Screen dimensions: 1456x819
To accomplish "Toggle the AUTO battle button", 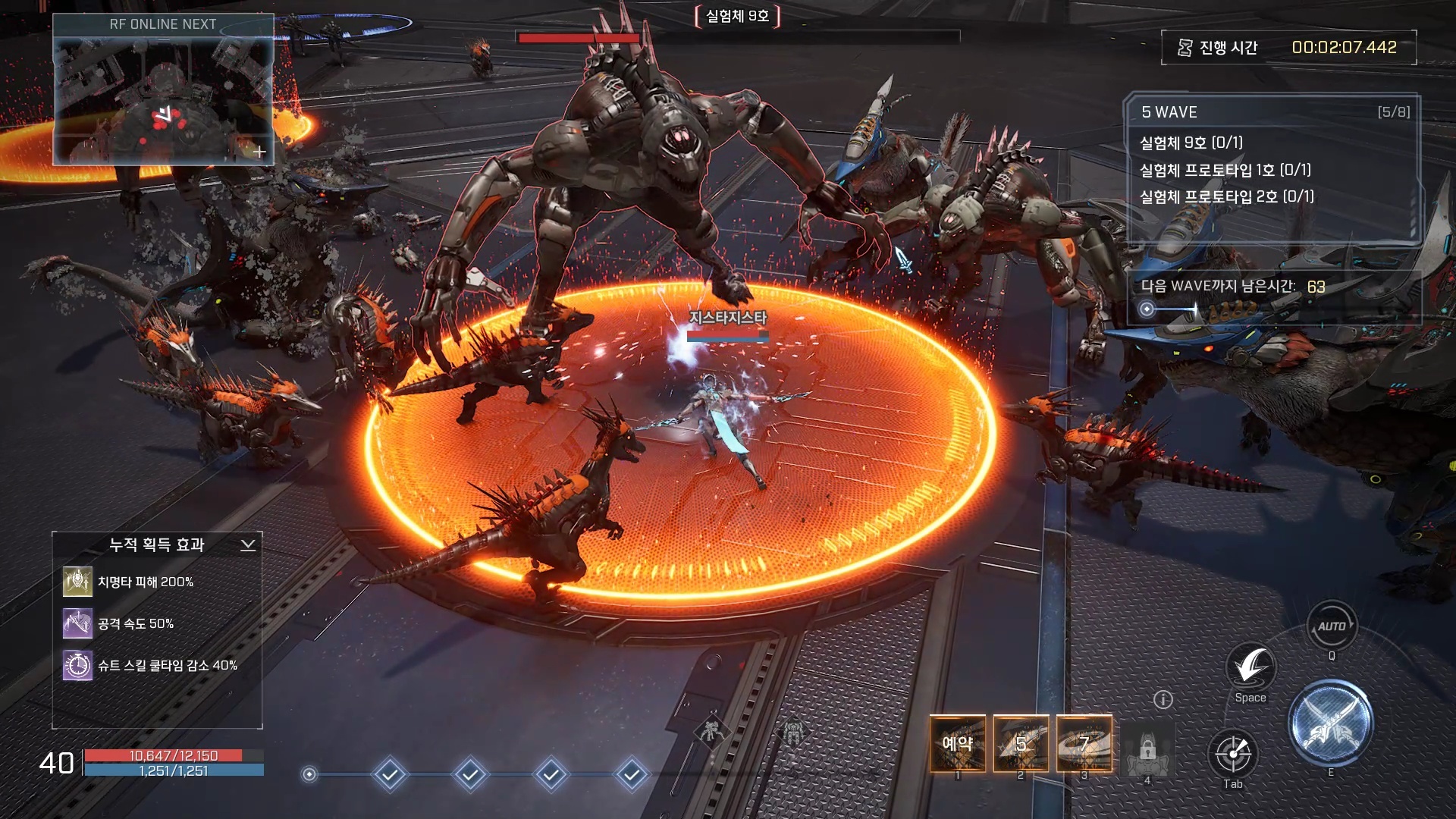I will coord(1331,626).
